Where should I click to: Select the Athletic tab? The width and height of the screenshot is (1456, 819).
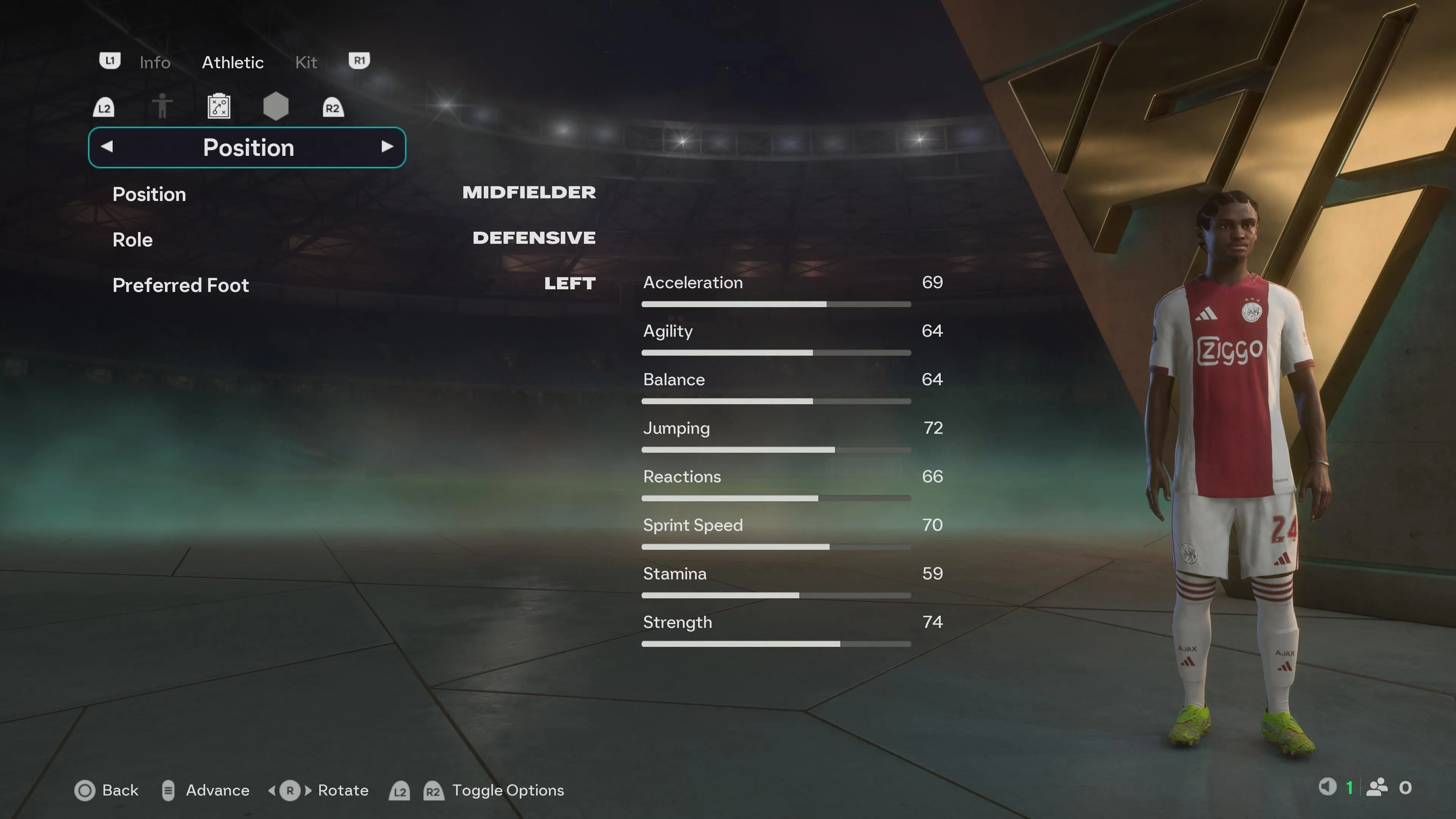tap(232, 62)
